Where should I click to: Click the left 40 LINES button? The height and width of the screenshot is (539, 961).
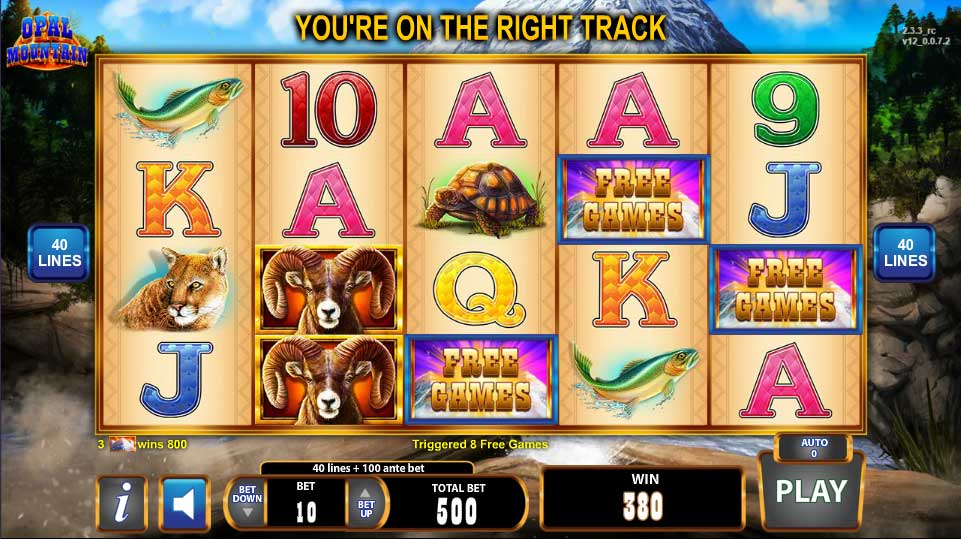point(58,252)
